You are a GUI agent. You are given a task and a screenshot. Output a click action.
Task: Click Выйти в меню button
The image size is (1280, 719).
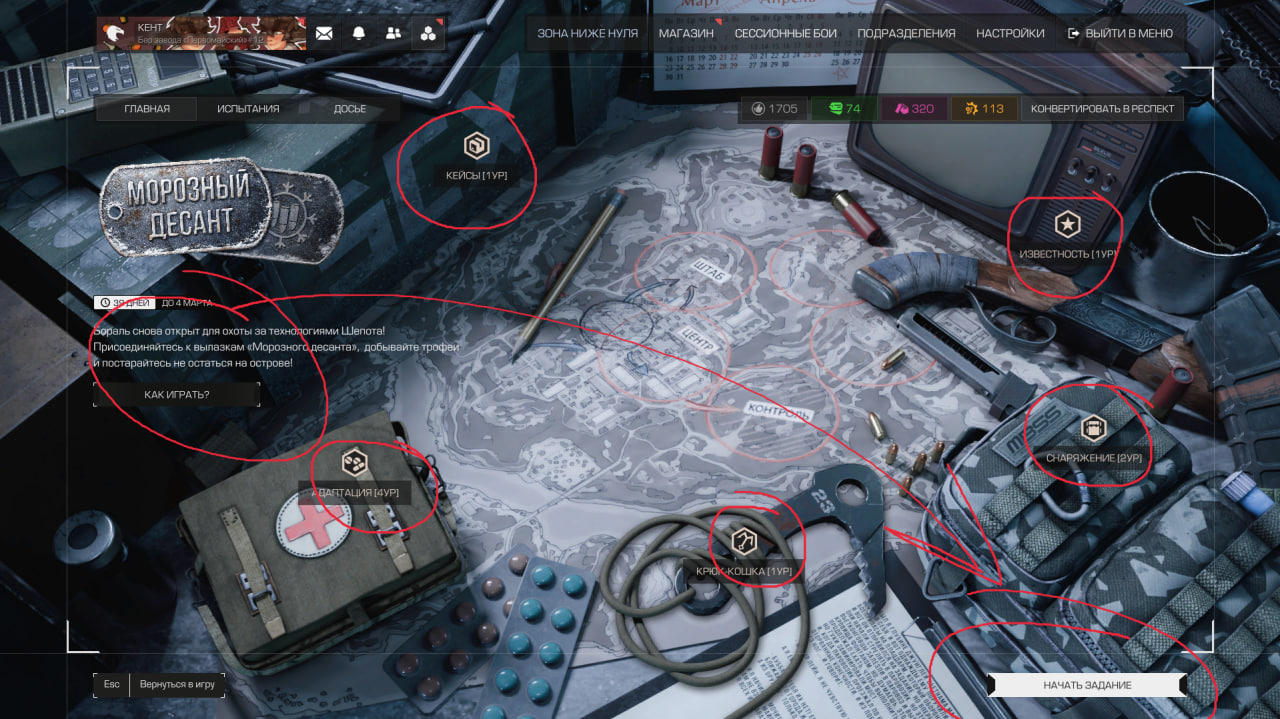click(1120, 33)
